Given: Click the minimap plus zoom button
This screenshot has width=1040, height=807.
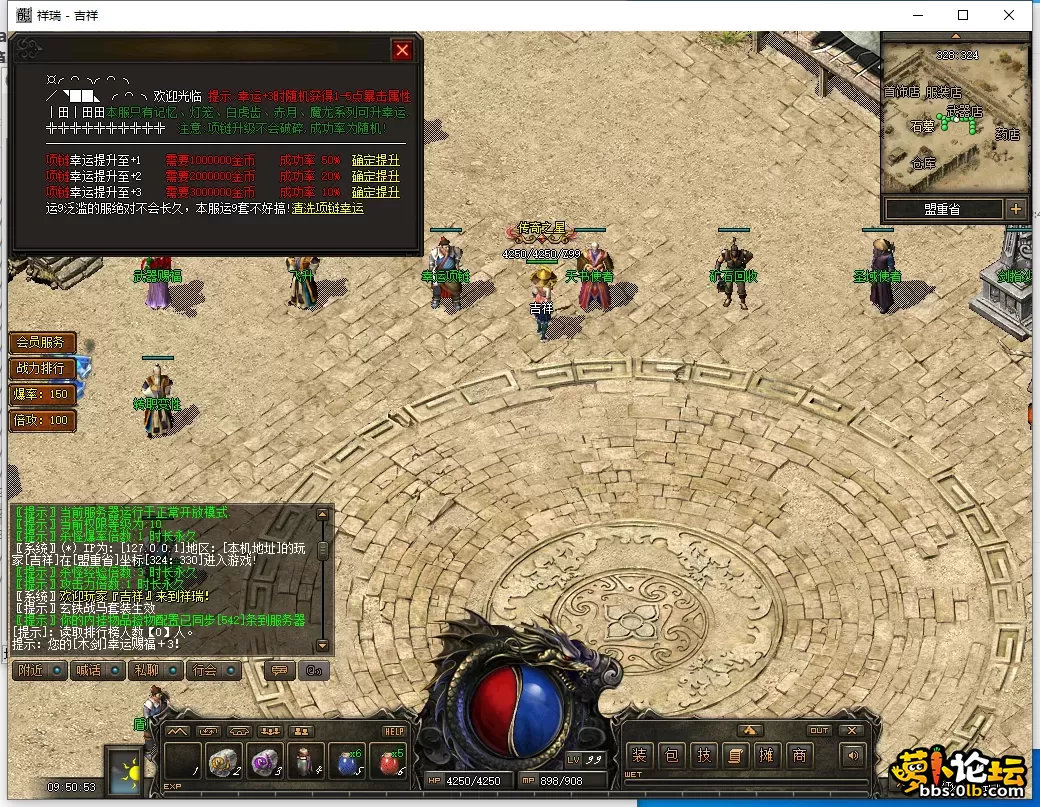Looking at the screenshot, I should [x=1016, y=209].
